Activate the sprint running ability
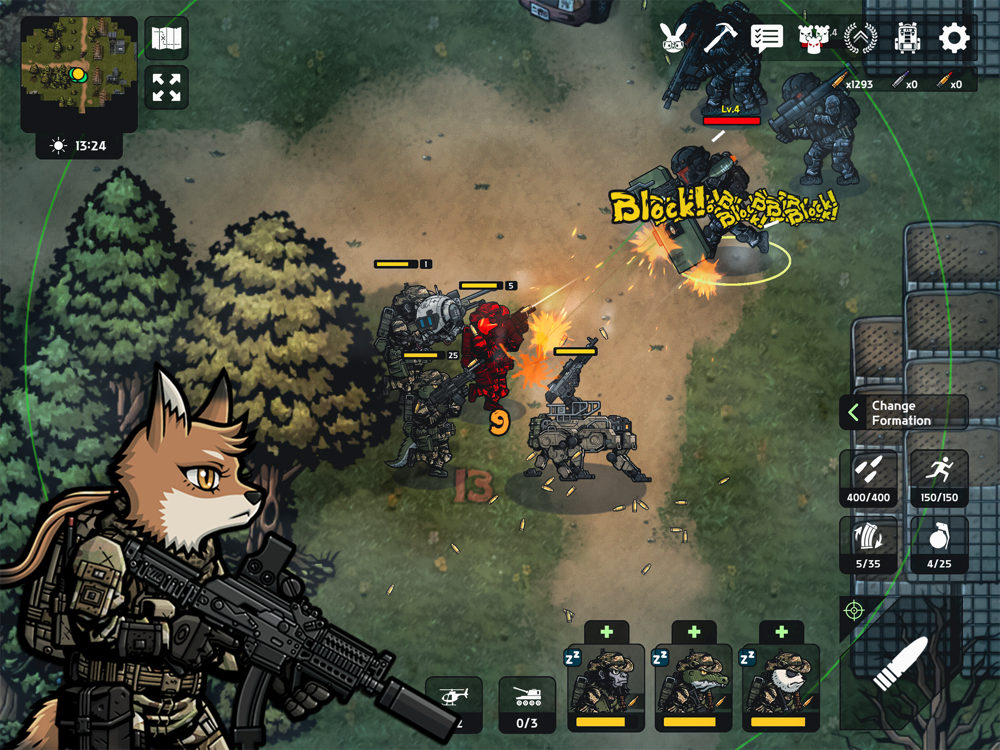 [939, 478]
